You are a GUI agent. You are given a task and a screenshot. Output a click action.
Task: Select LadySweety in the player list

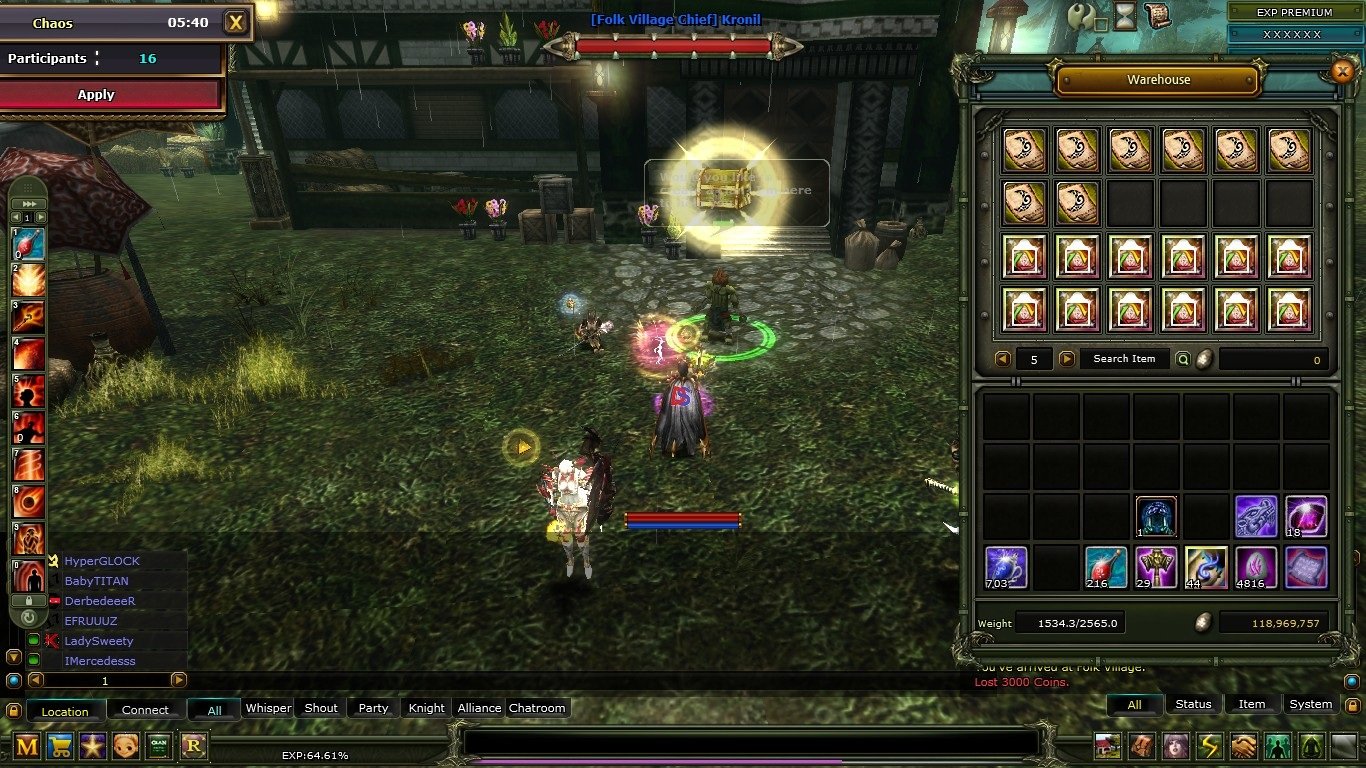pyautogui.click(x=99, y=641)
